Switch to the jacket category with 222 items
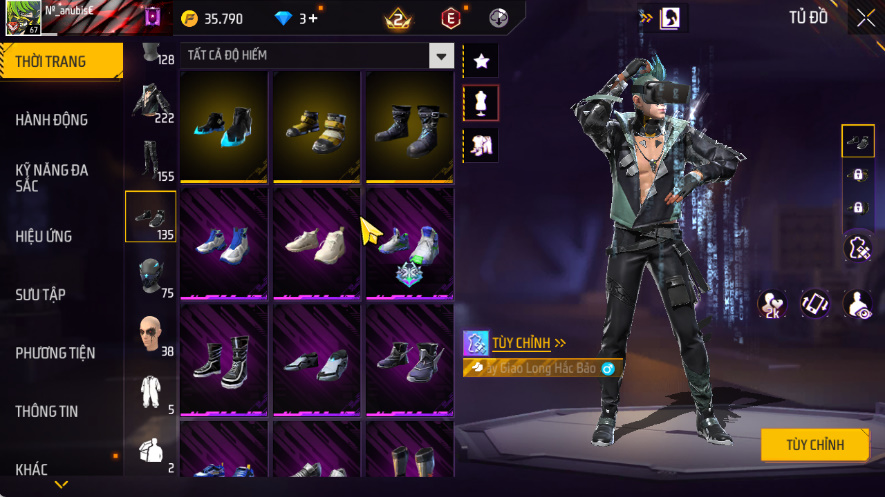 152,102
